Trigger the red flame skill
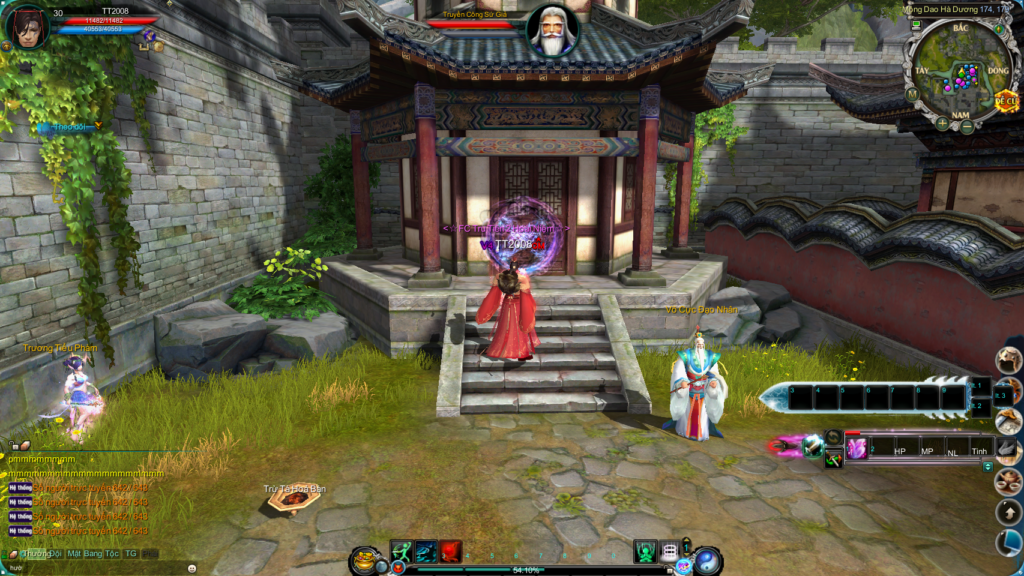The image size is (1024, 576). (x=451, y=551)
